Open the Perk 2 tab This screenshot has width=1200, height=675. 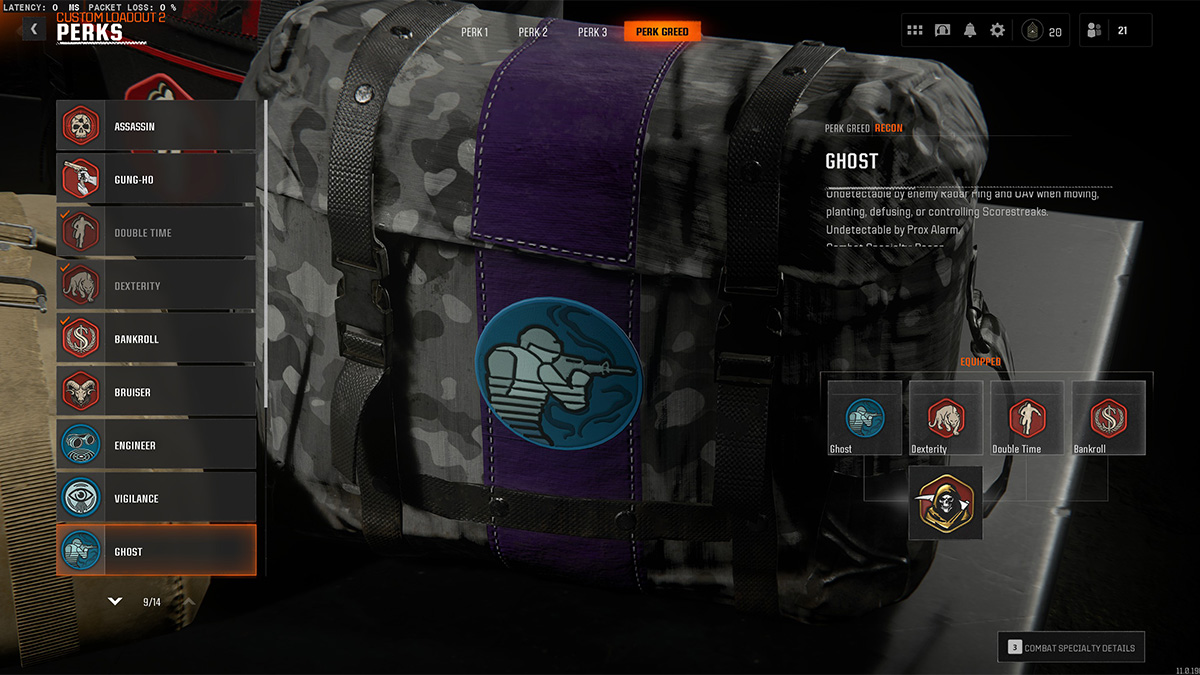point(533,32)
